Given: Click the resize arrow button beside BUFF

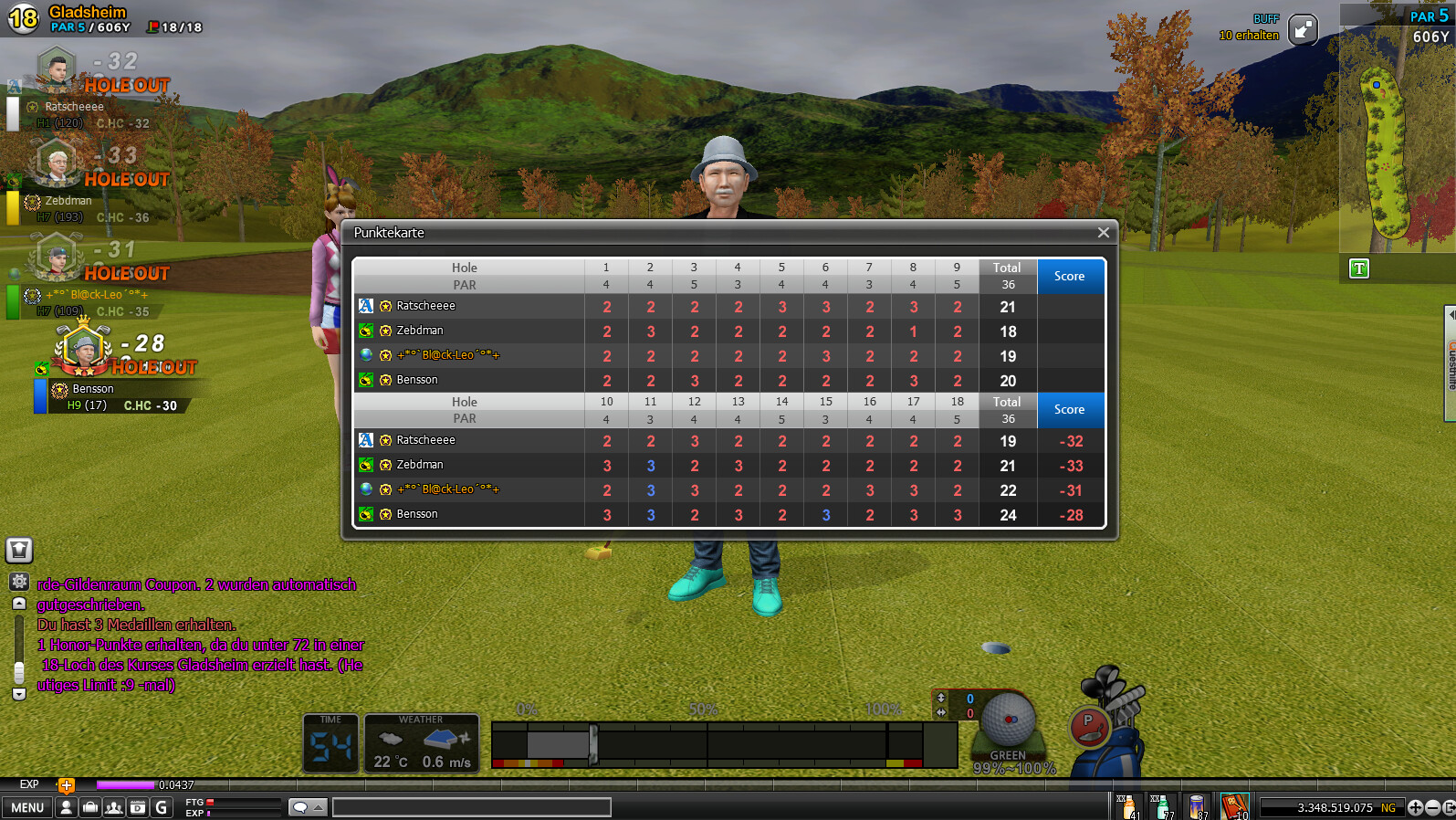Looking at the screenshot, I should click(1303, 29).
